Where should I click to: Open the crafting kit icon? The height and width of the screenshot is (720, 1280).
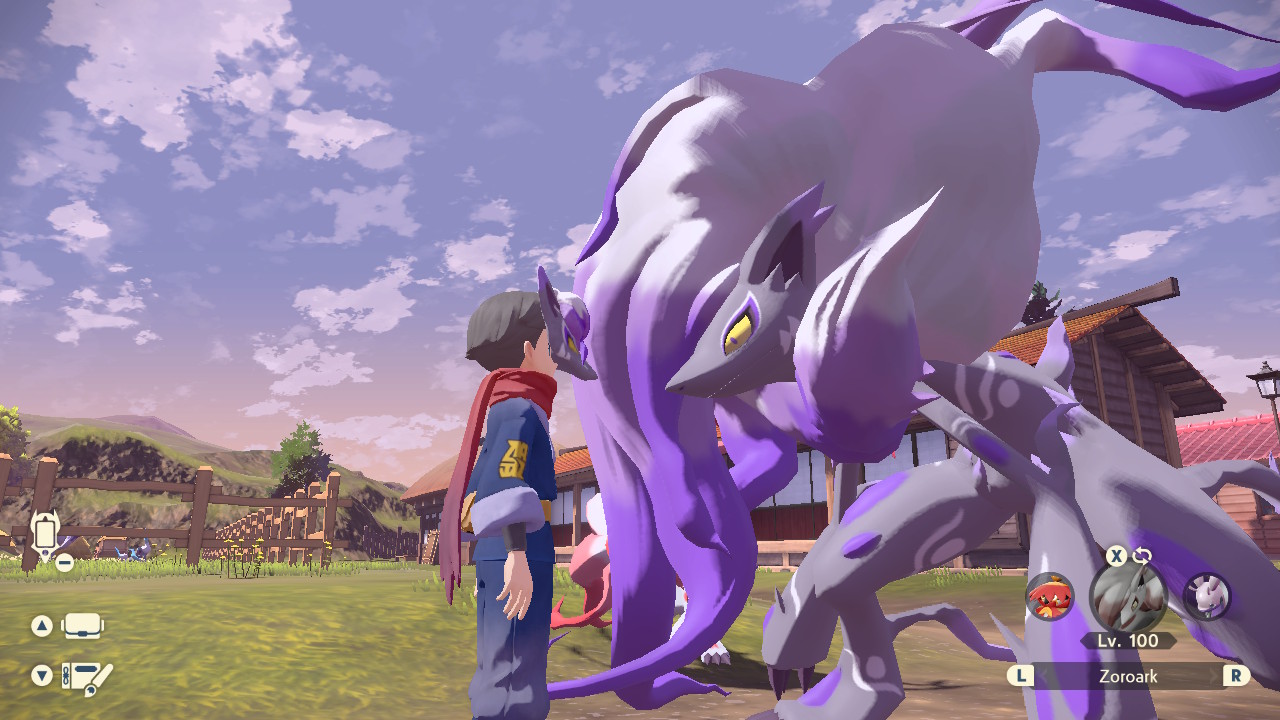[87, 677]
